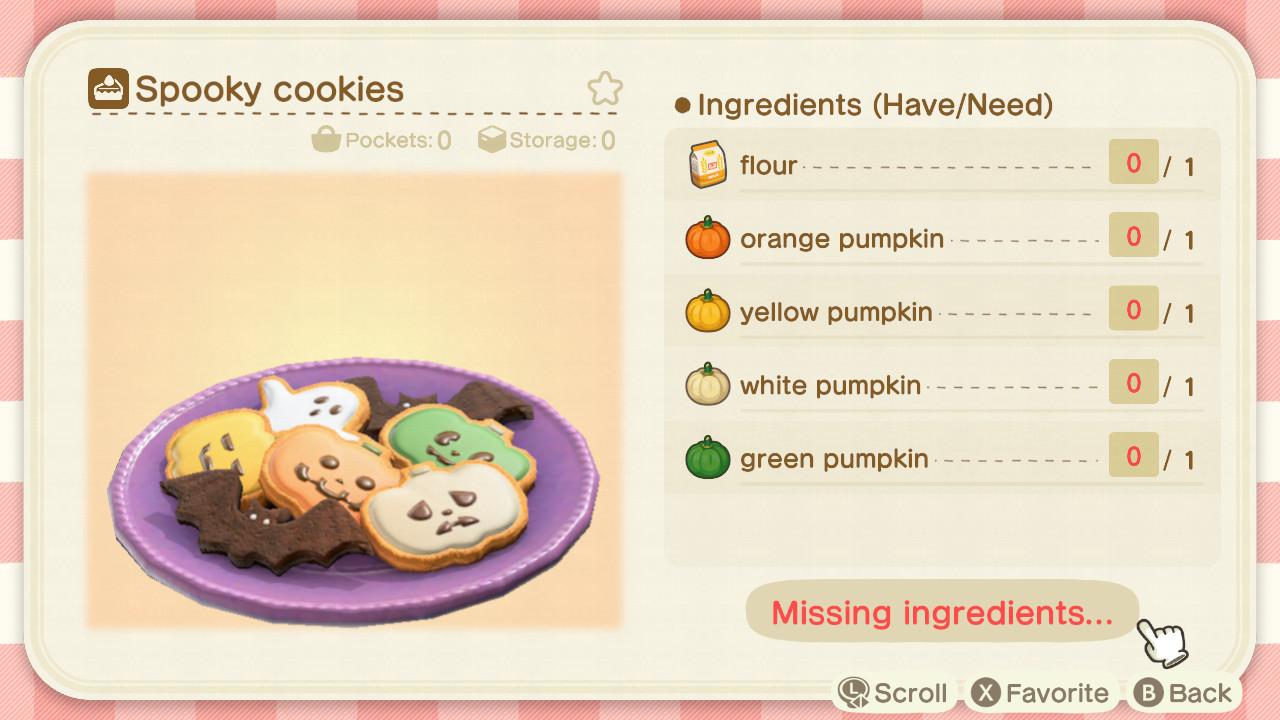The image size is (1280, 720).
Task: Click the yellow pumpkin count box
Action: [1131, 309]
